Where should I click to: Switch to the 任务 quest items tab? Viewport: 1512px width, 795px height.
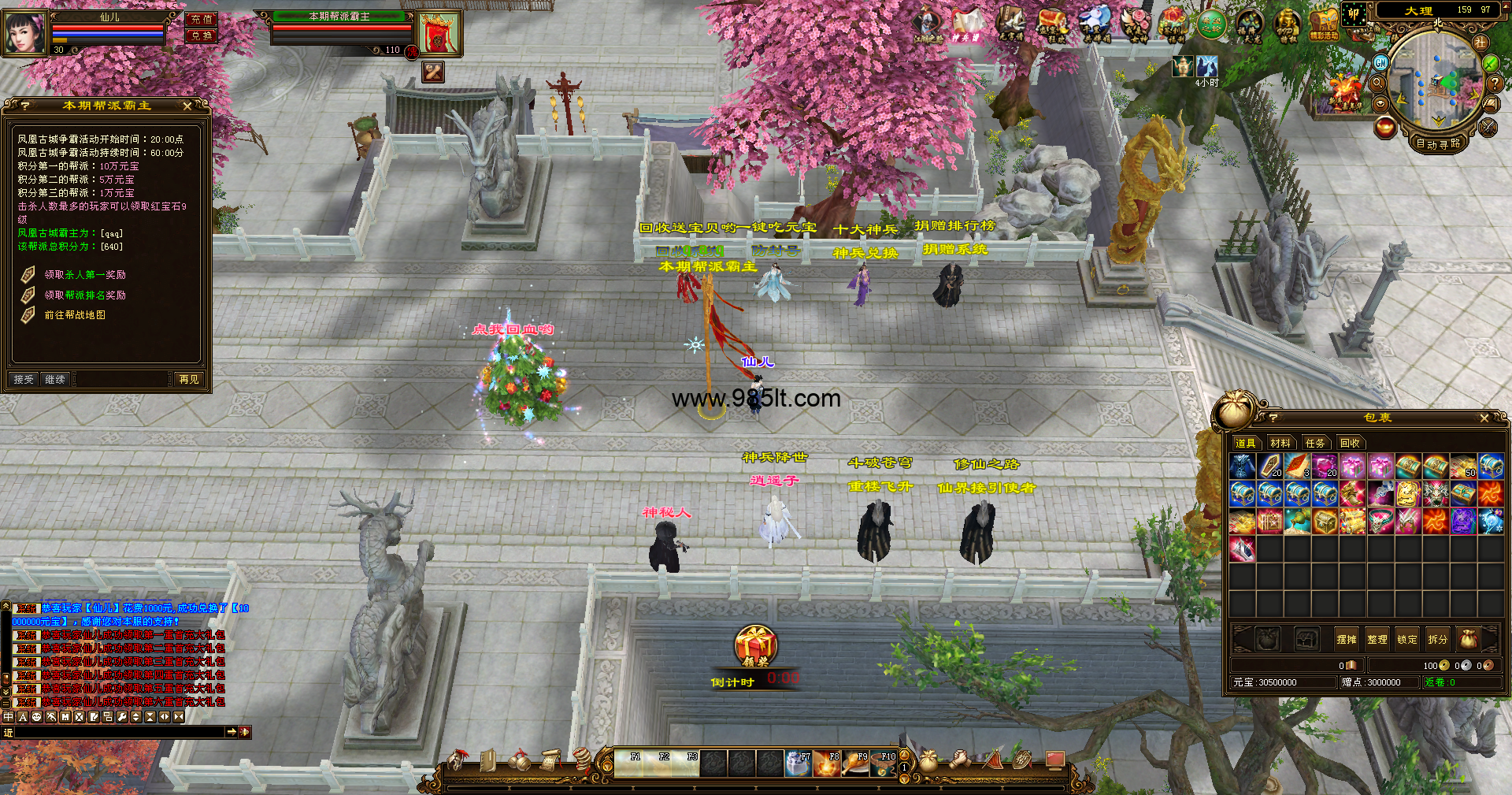(1315, 444)
